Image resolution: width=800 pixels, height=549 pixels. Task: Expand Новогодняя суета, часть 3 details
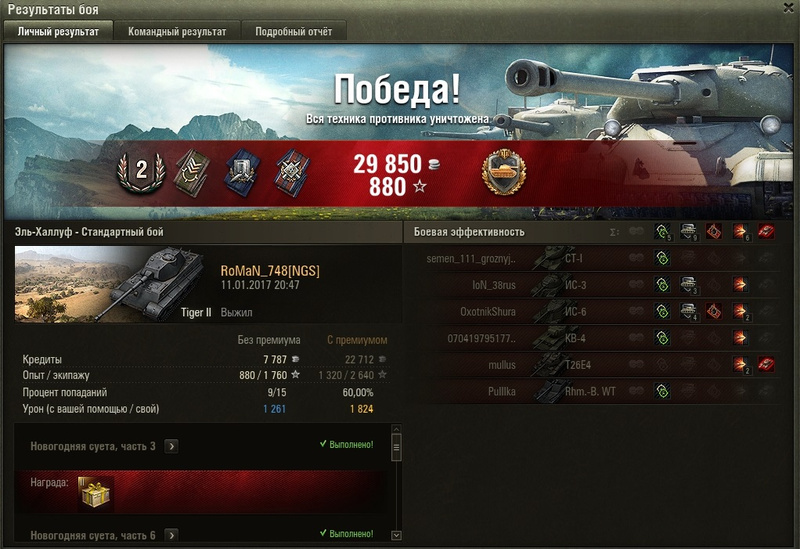click(171, 446)
